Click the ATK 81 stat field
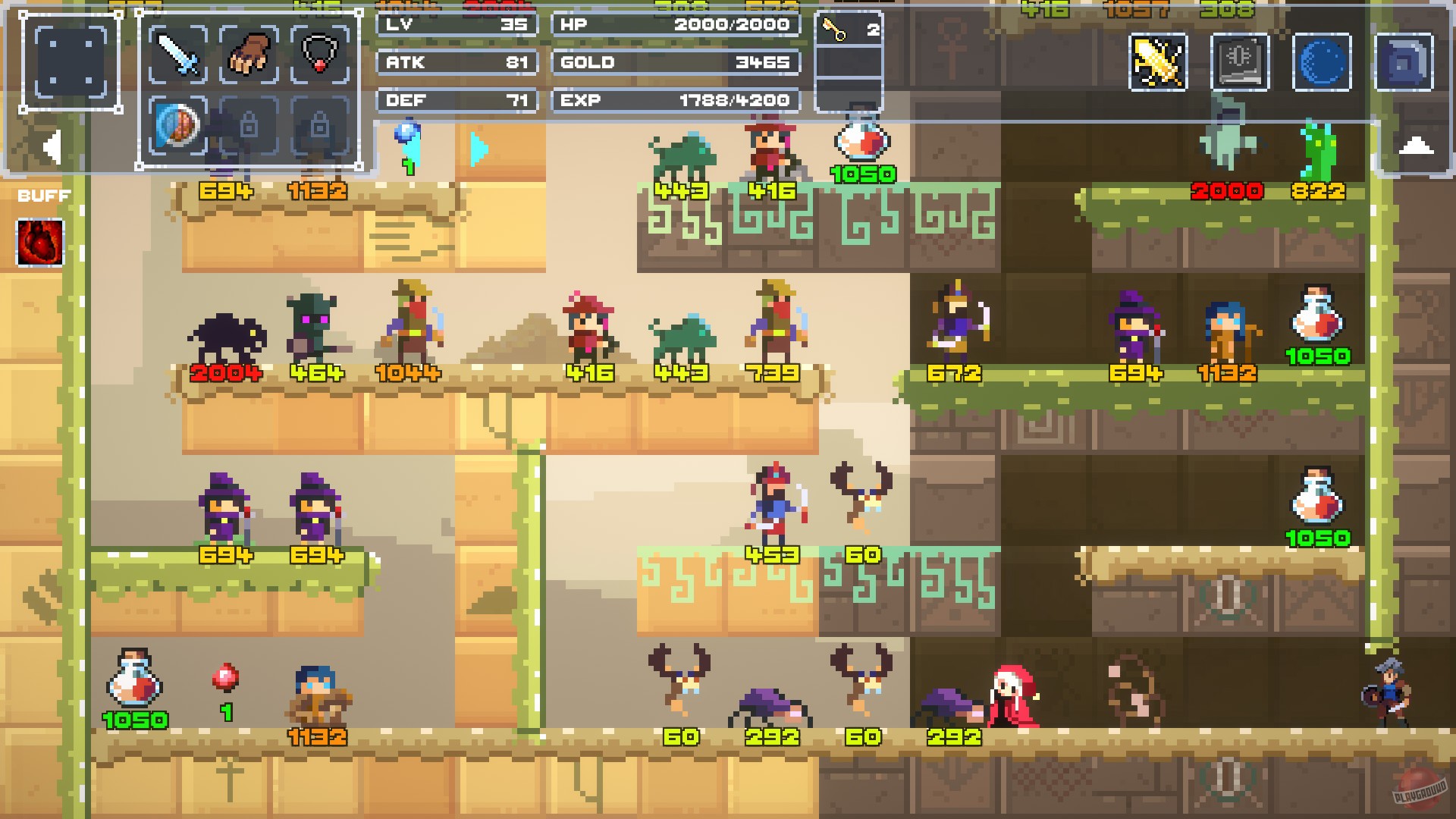 click(456, 63)
